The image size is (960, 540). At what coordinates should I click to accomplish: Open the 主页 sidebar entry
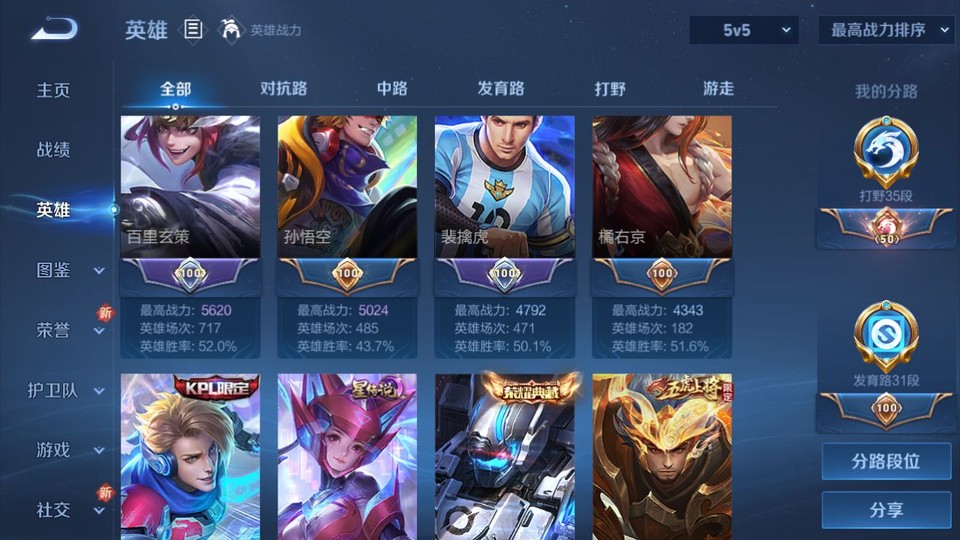pyautogui.click(x=54, y=90)
